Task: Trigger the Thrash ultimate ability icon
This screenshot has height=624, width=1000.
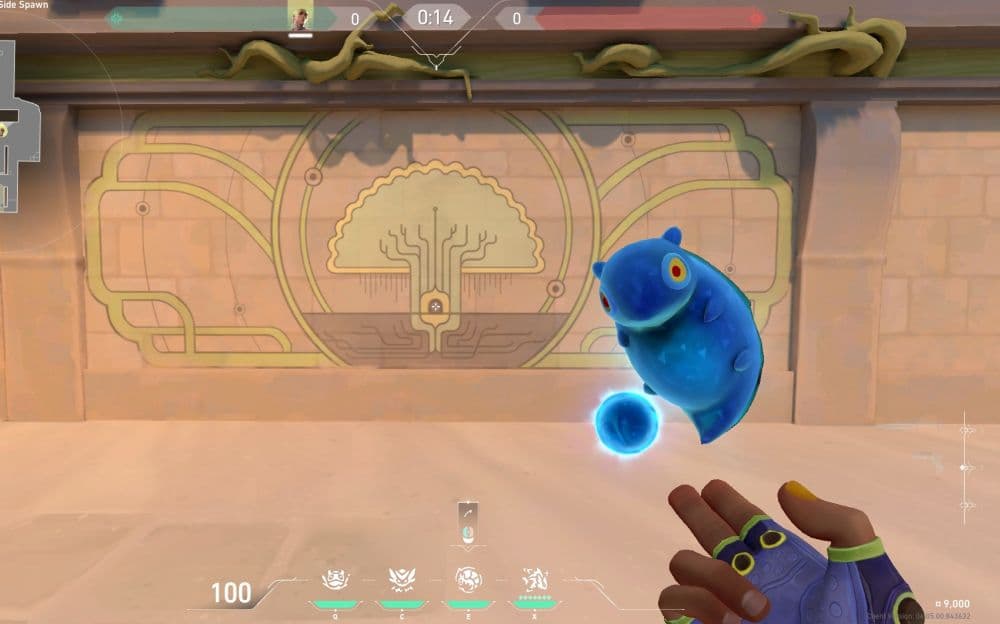Action: (x=533, y=580)
